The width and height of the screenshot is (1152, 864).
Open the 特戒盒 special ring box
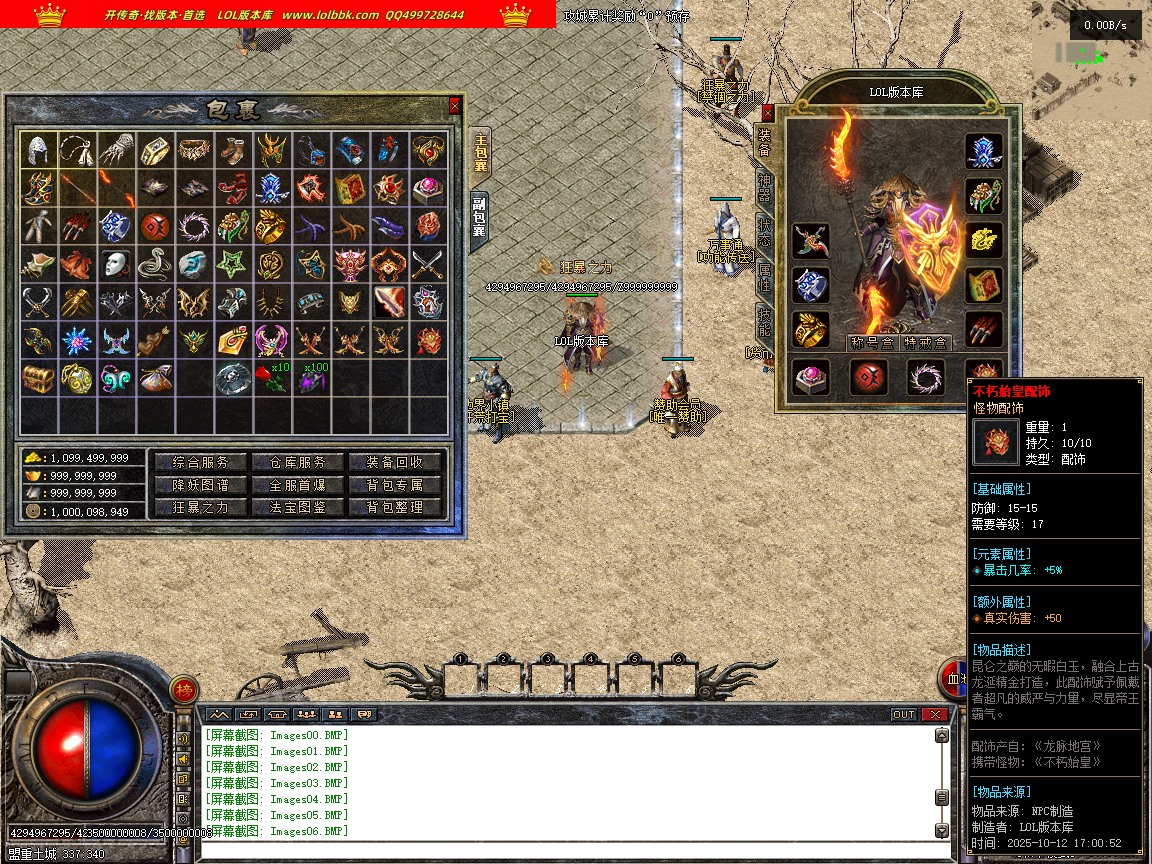926,343
